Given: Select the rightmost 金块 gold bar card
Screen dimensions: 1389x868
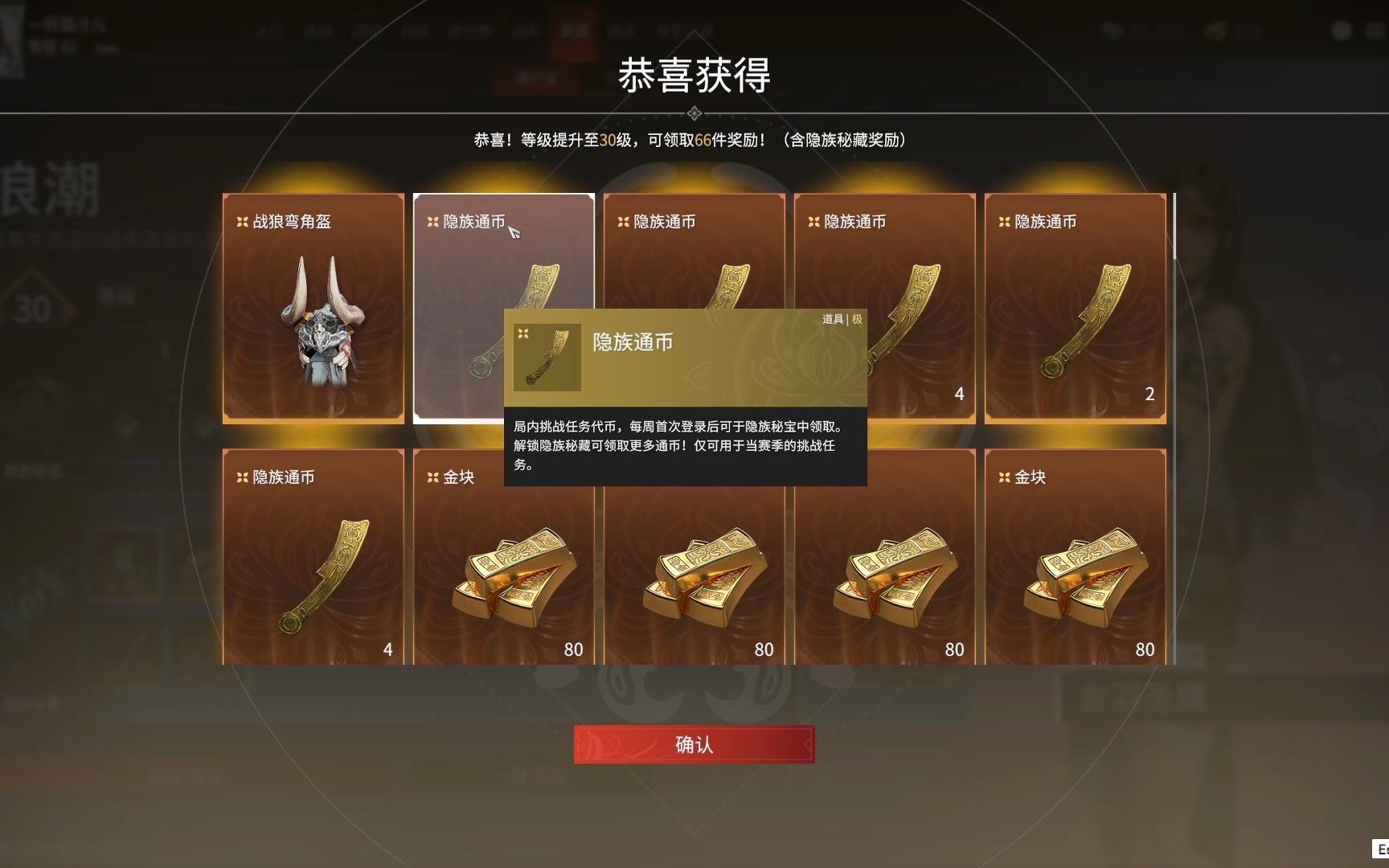Looking at the screenshot, I should tap(1075, 563).
